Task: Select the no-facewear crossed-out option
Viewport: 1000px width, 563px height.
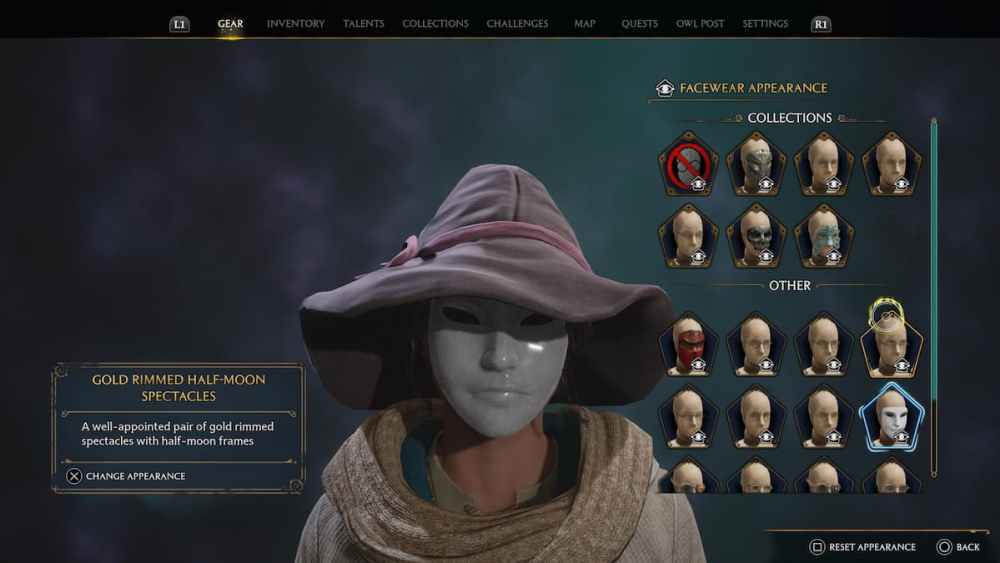Action: 688,165
